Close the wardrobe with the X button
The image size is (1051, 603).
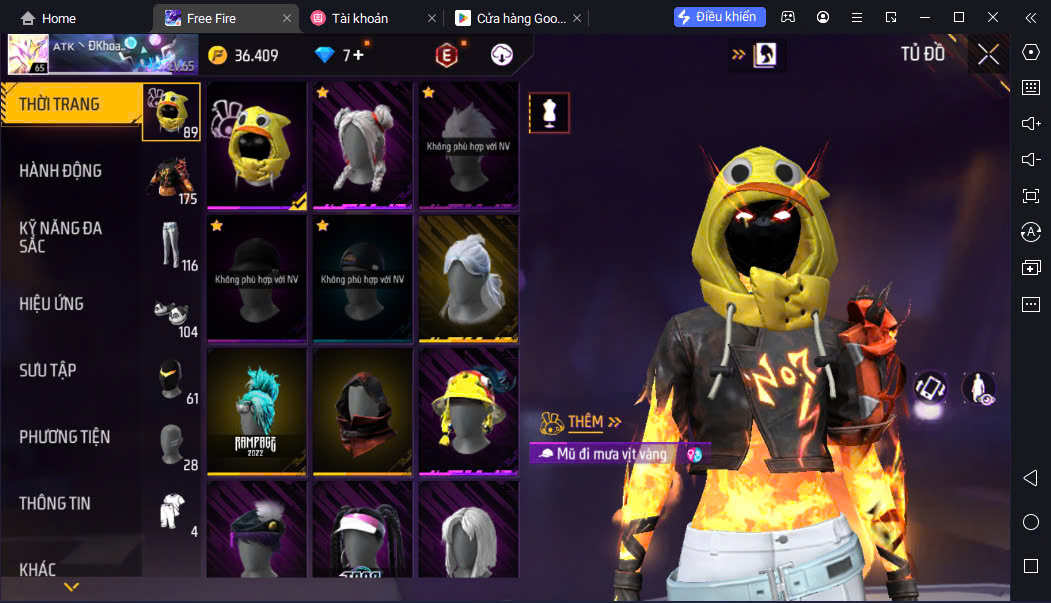pyautogui.click(x=988, y=55)
